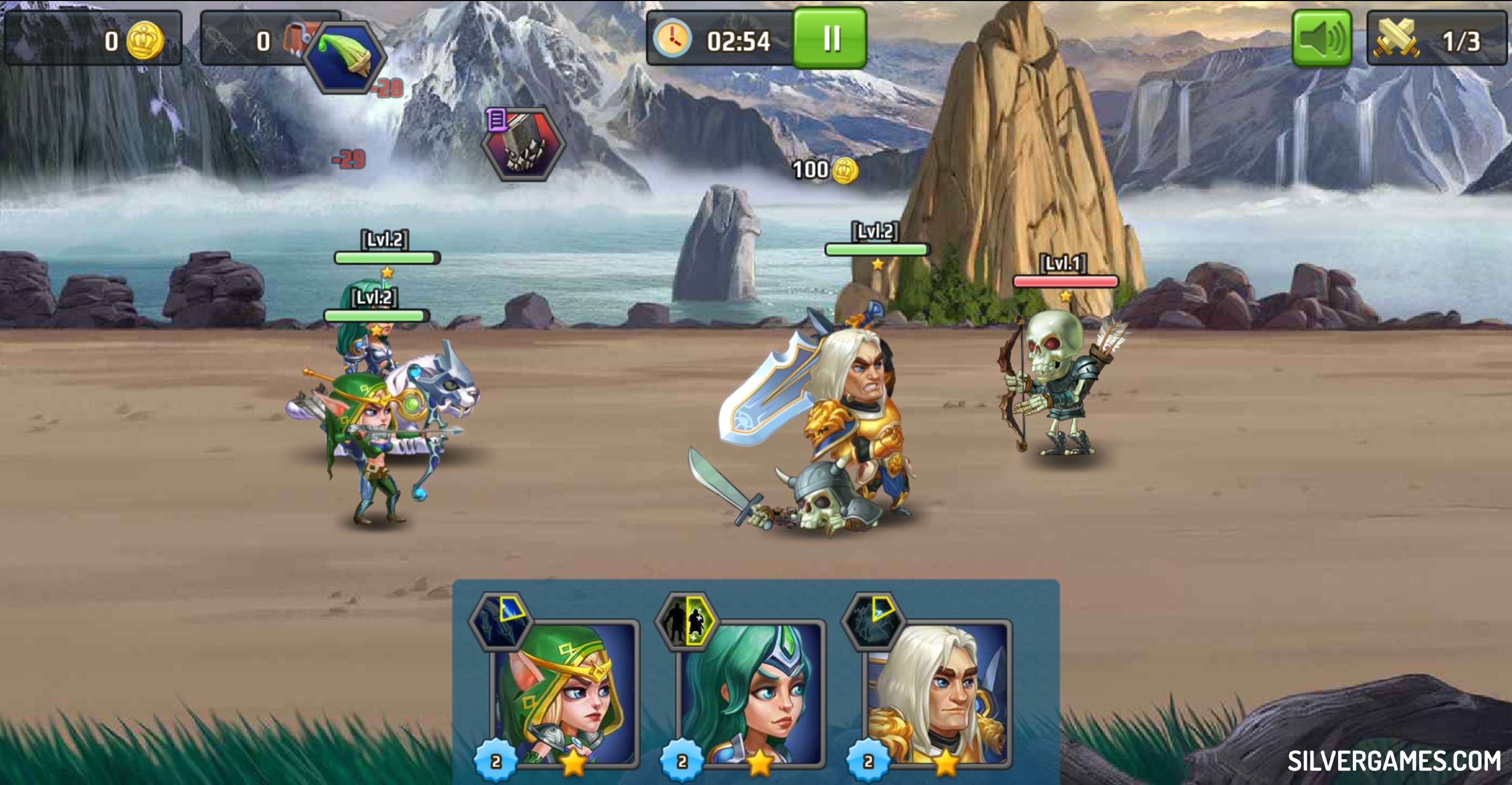Activate the elf archer's arrow skill icon

pyautogui.click(x=501, y=621)
